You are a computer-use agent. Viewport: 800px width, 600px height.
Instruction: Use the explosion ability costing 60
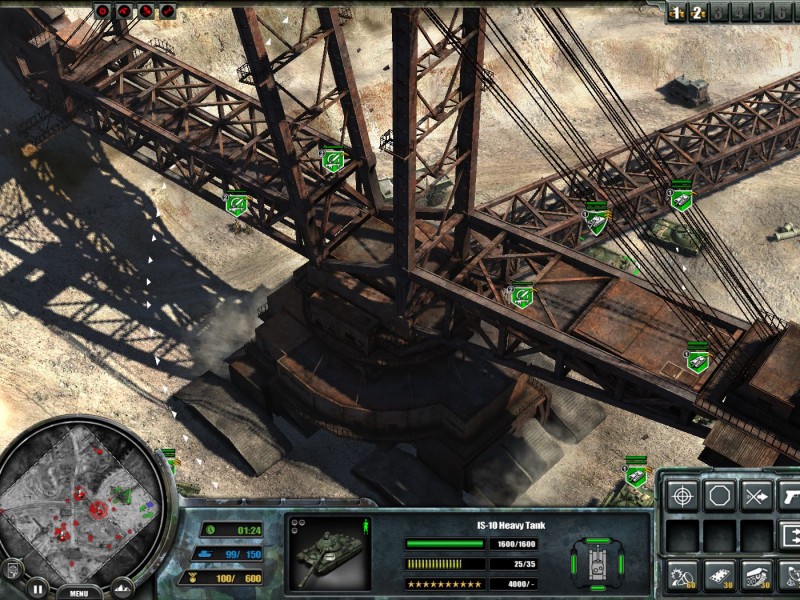pos(683,575)
